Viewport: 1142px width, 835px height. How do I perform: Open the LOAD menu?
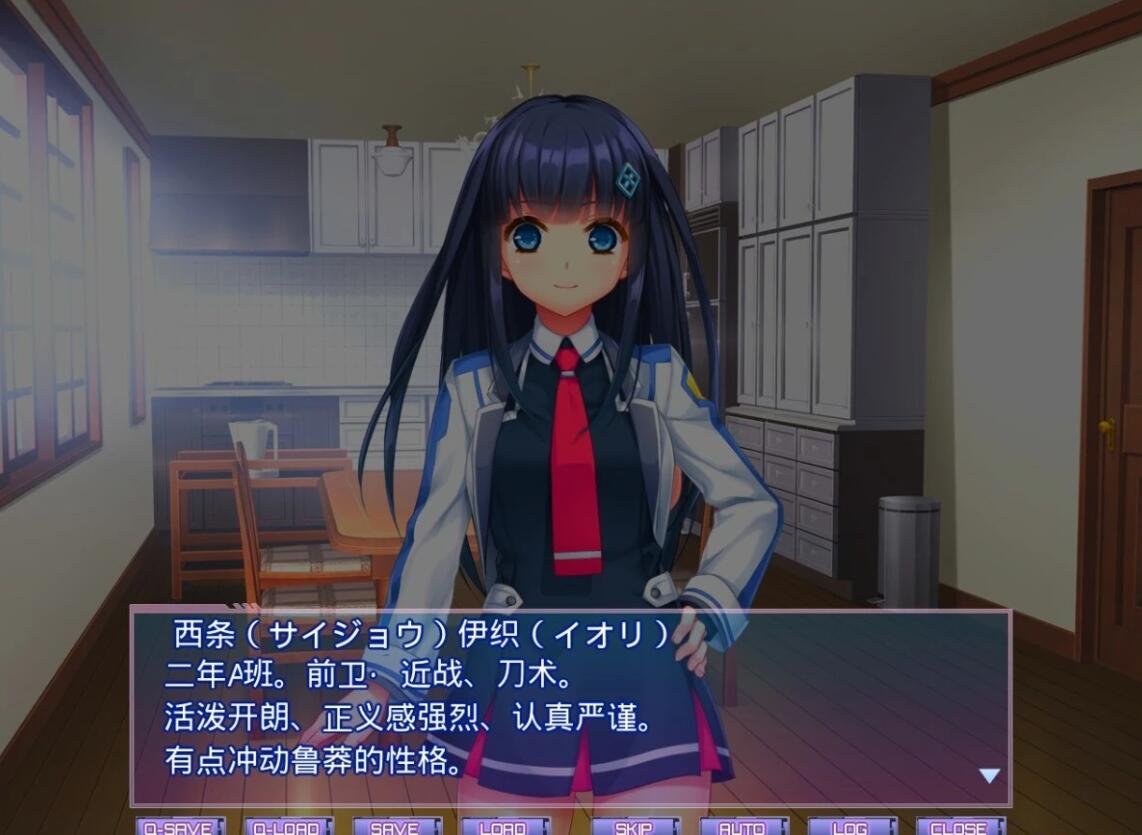tap(504, 826)
